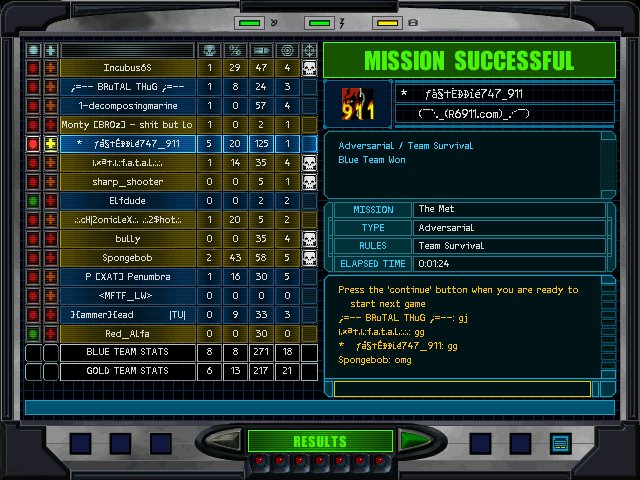Click the skull kills column header
This screenshot has height=480, width=640.
click(x=210, y=49)
